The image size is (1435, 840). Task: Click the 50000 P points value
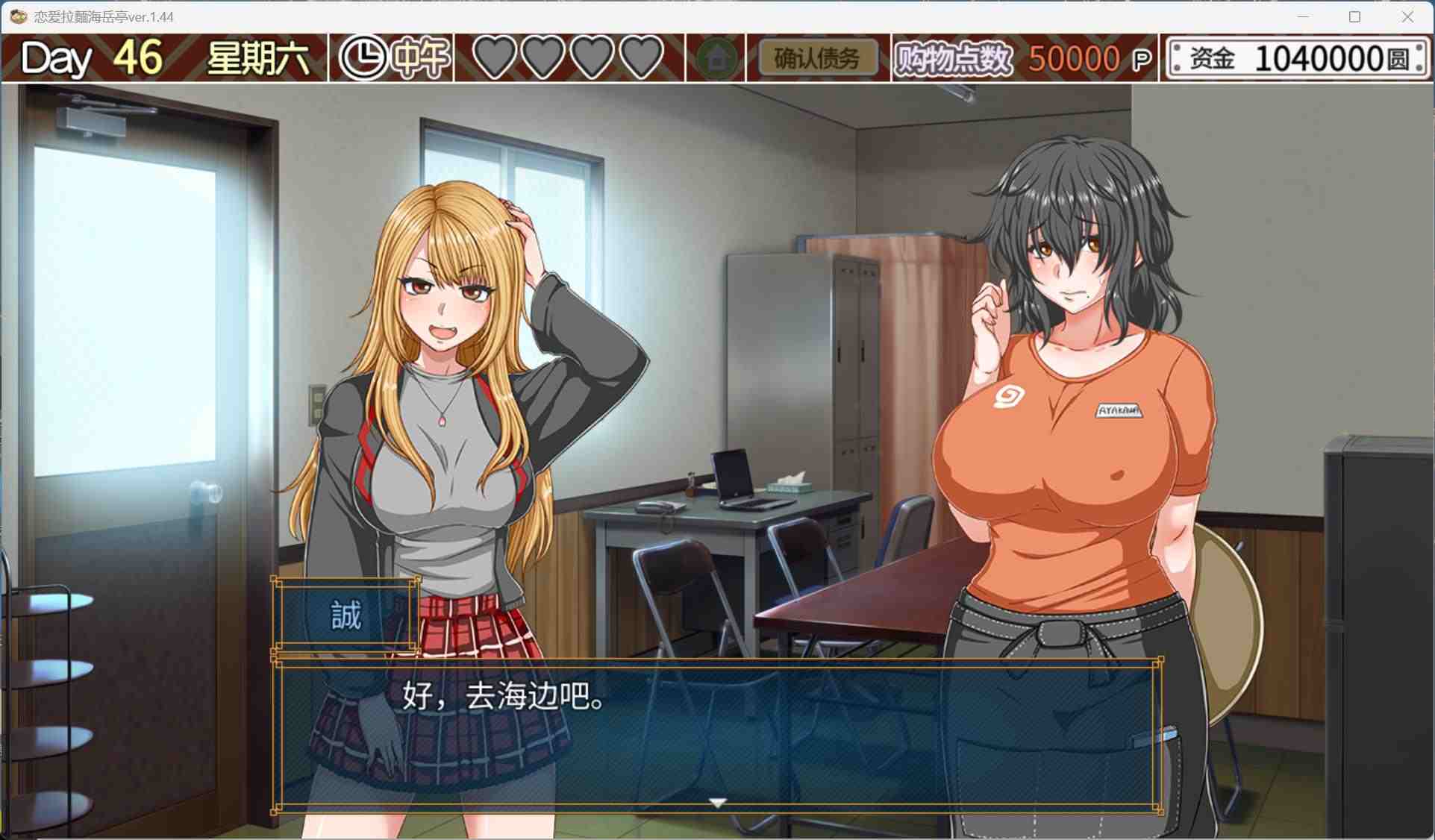tap(1072, 57)
